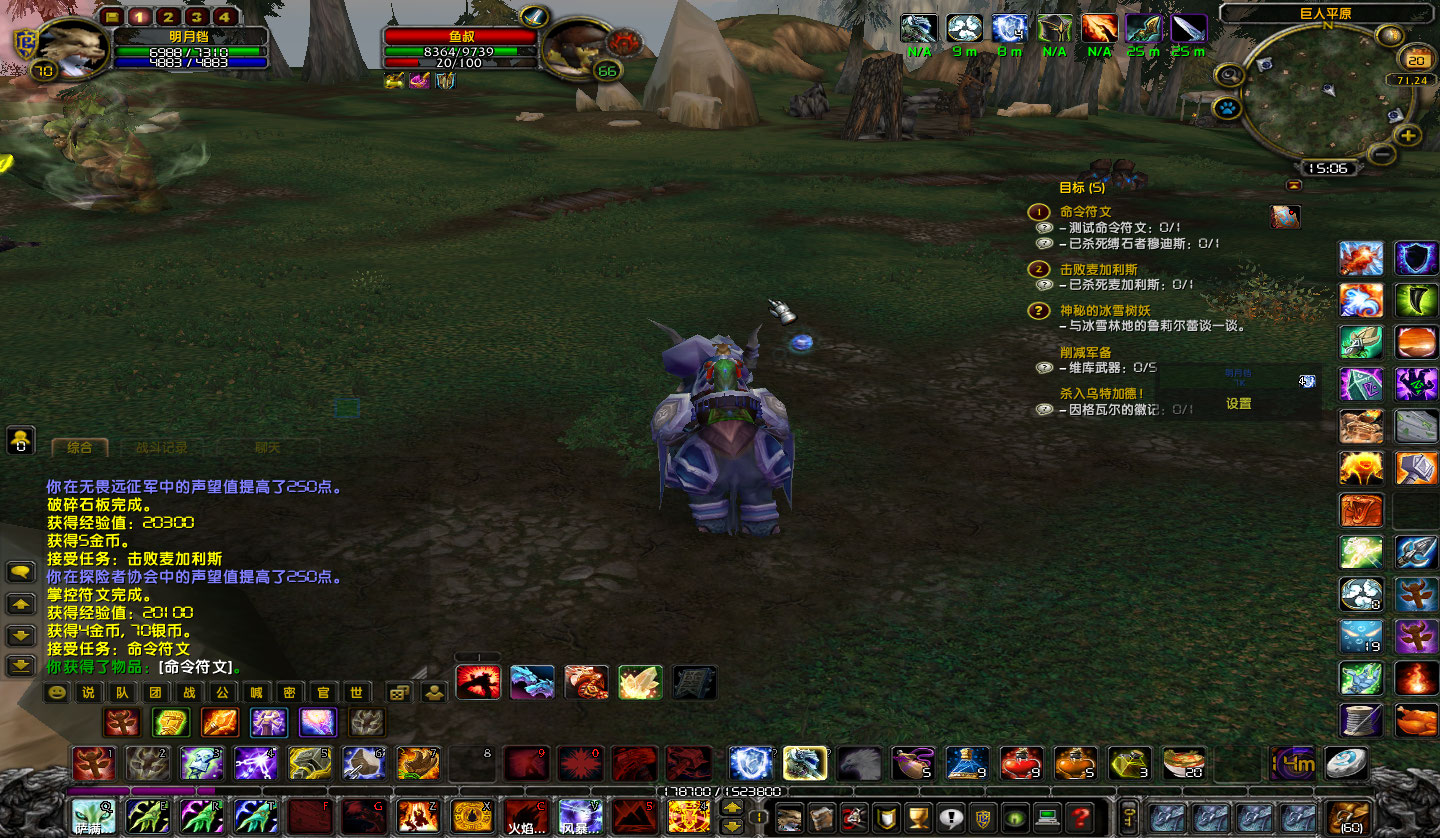Open the backpack bag showing (60) slots
Viewport: 1440px width, 838px height.
1347,817
